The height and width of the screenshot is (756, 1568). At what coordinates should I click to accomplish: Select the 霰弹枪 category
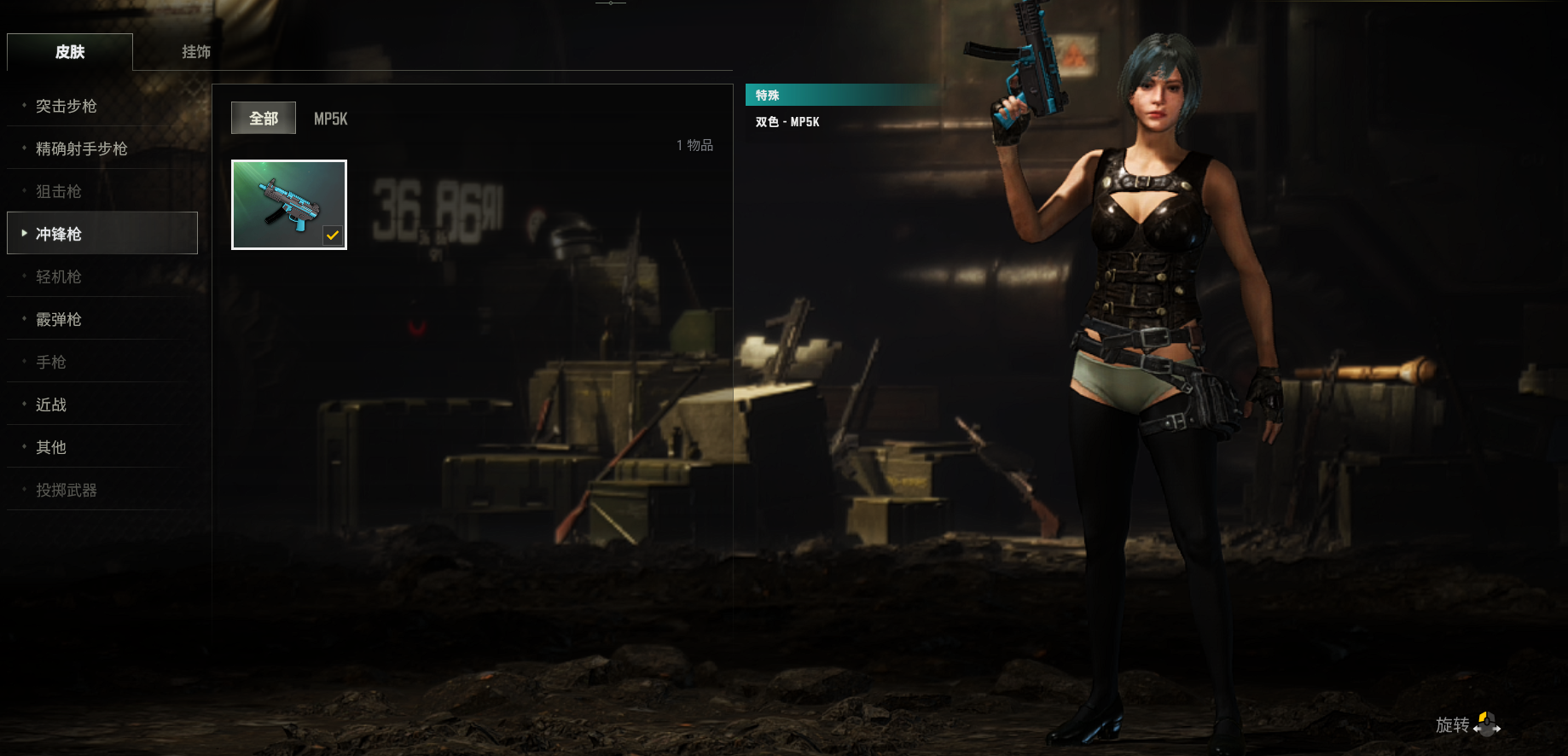click(x=58, y=319)
